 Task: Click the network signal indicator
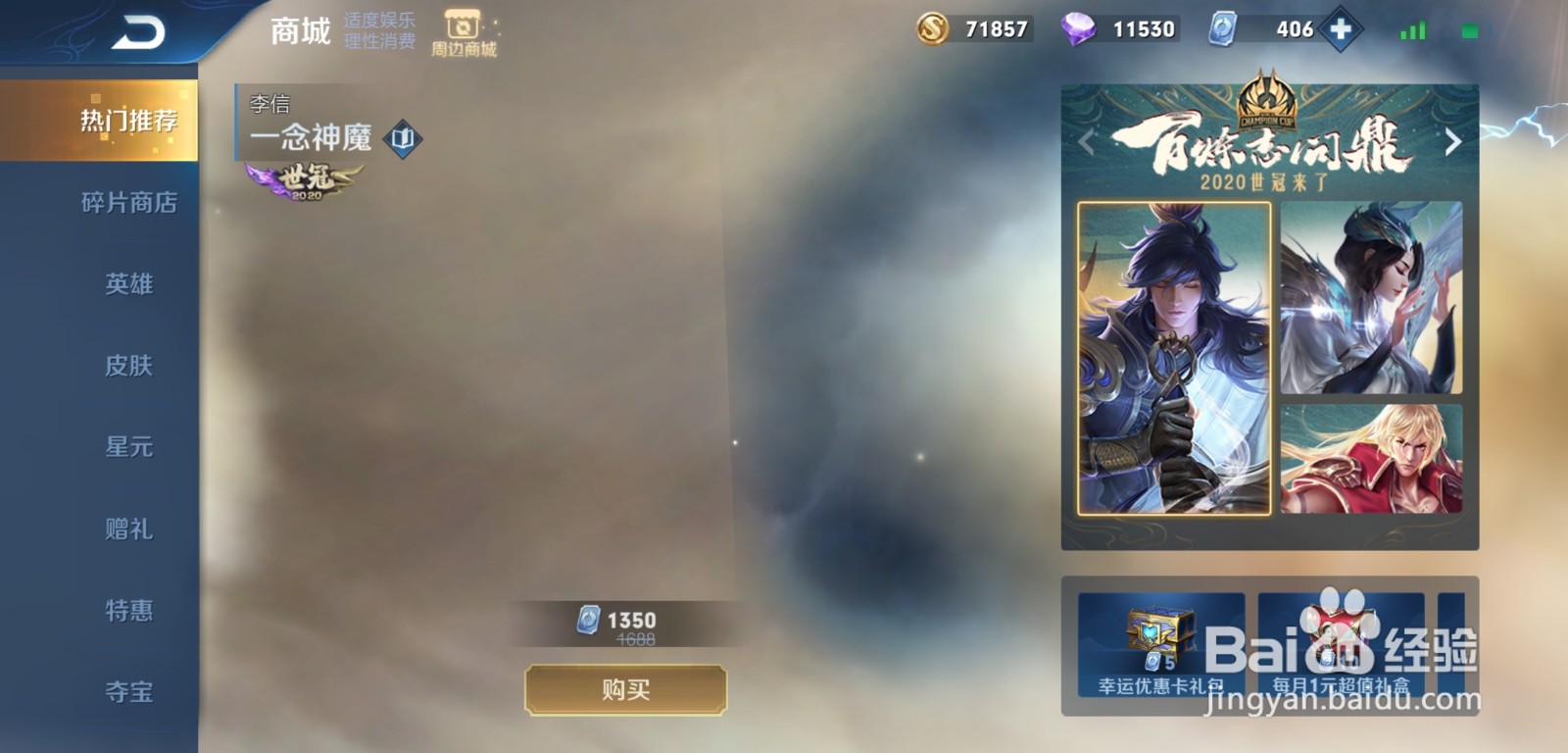[1413, 30]
